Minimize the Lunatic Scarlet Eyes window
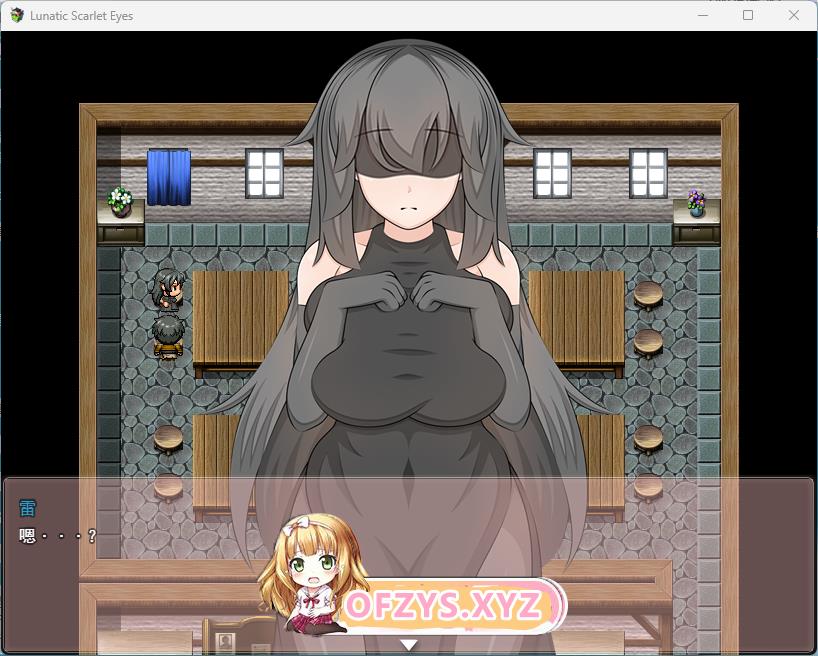The width and height of the screenshot is (818, 656). (x=702, y=16)
